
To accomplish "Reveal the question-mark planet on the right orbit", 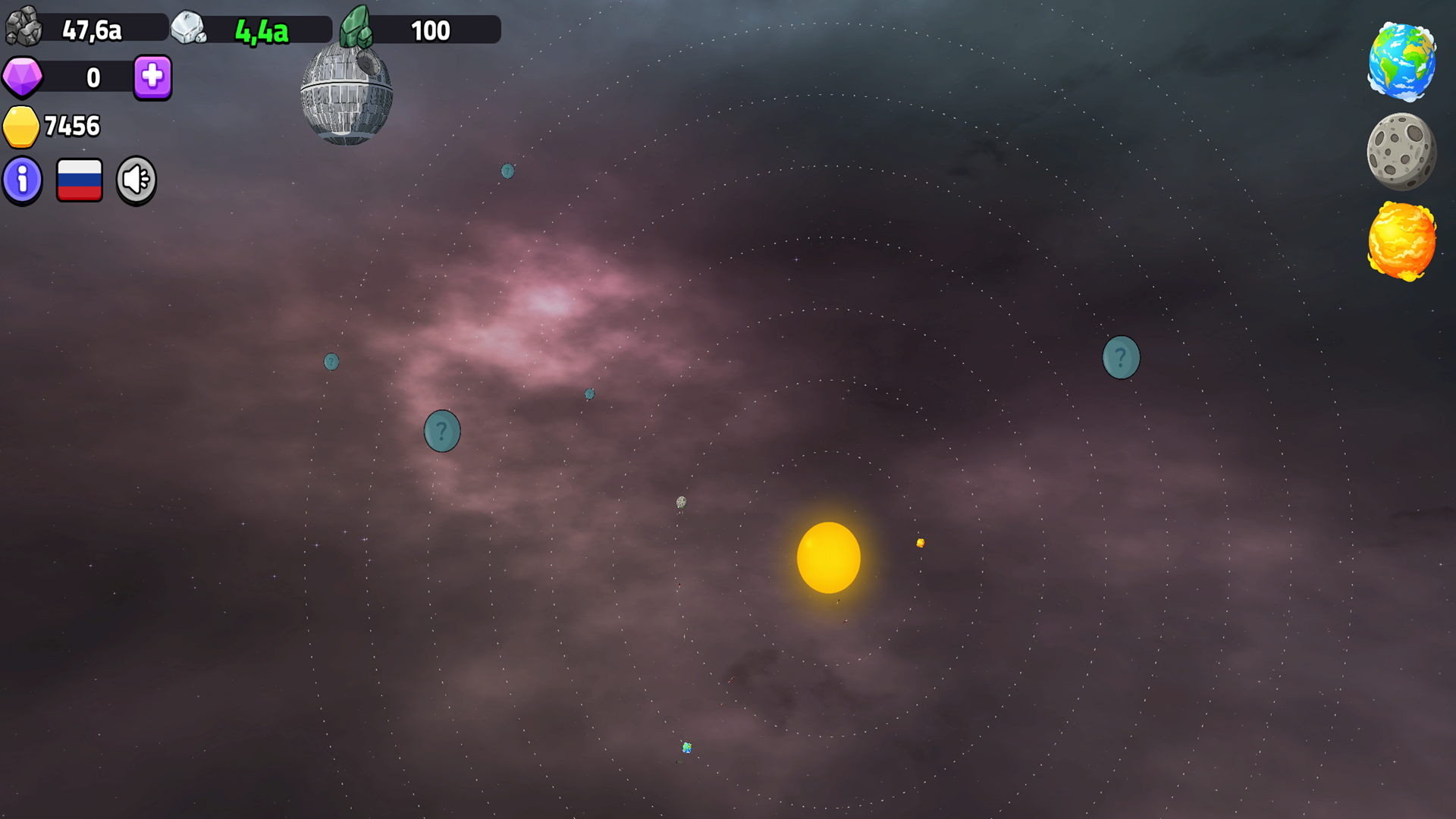I will click(1120, 356).
